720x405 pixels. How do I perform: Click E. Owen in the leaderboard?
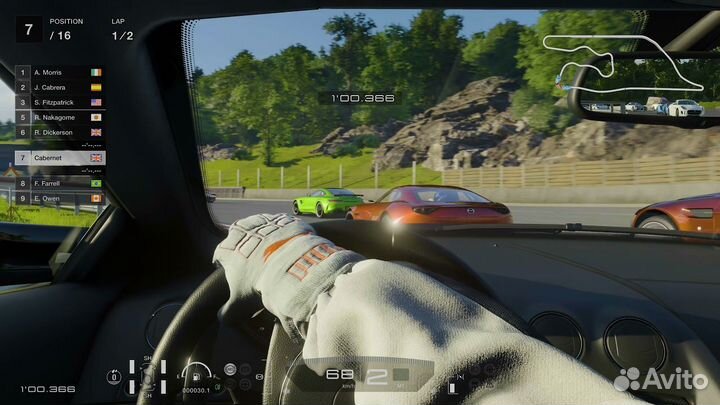point(60,198)
